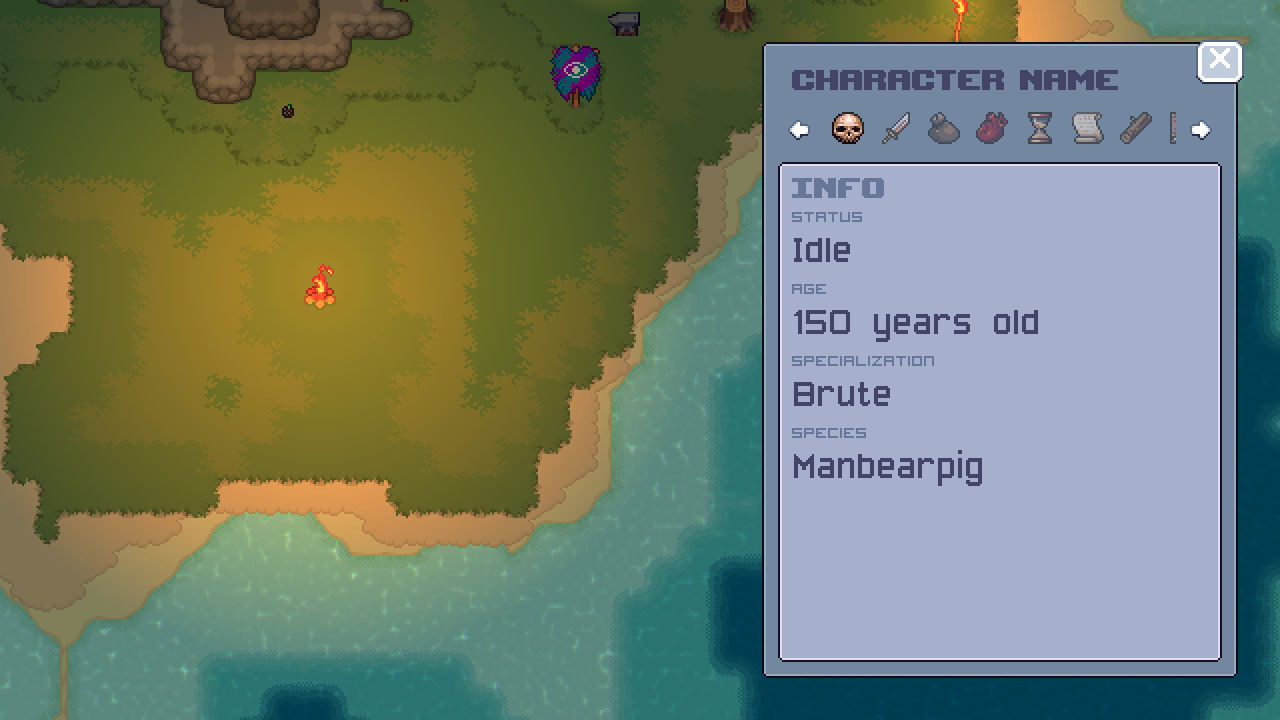Close the character info panel

click(1219, 60)
